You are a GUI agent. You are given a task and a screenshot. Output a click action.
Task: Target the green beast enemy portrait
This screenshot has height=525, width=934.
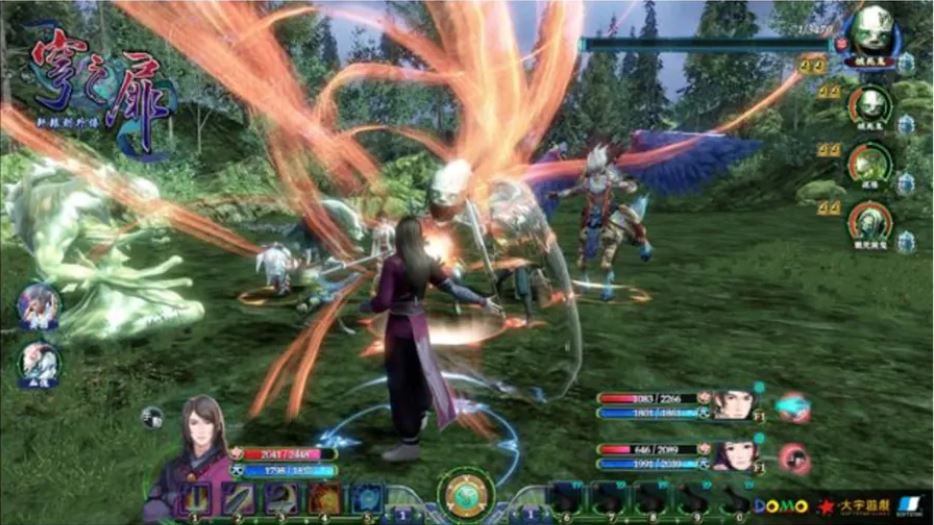(869, 164)
